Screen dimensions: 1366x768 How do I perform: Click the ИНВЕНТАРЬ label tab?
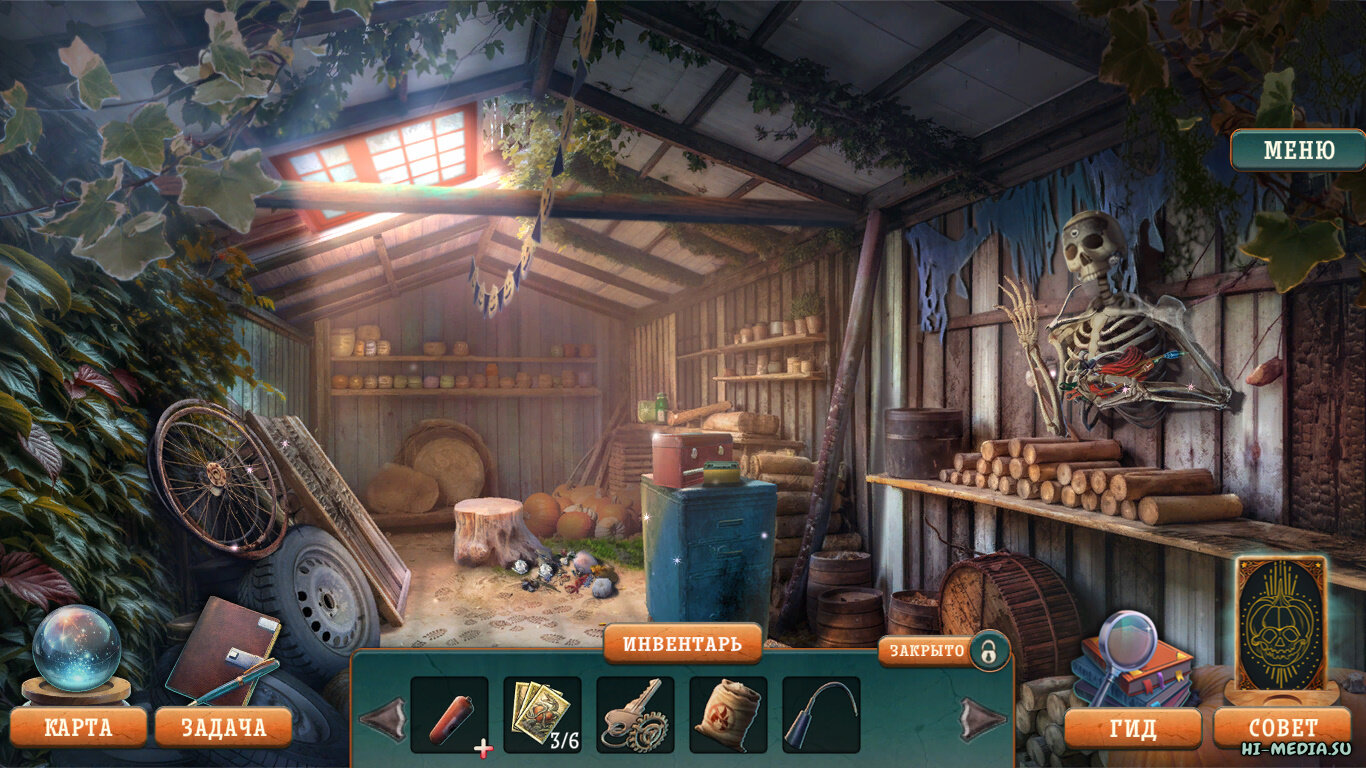[x=682, y=644]
